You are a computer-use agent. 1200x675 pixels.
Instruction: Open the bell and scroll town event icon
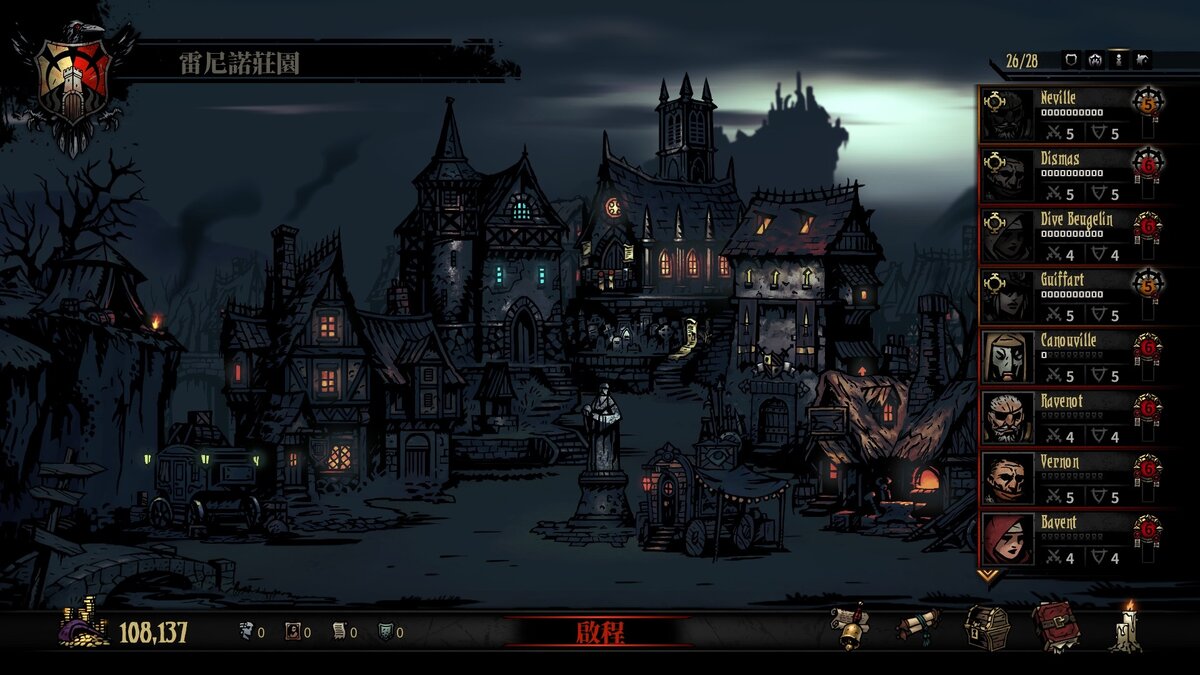[x=848, y=628]
